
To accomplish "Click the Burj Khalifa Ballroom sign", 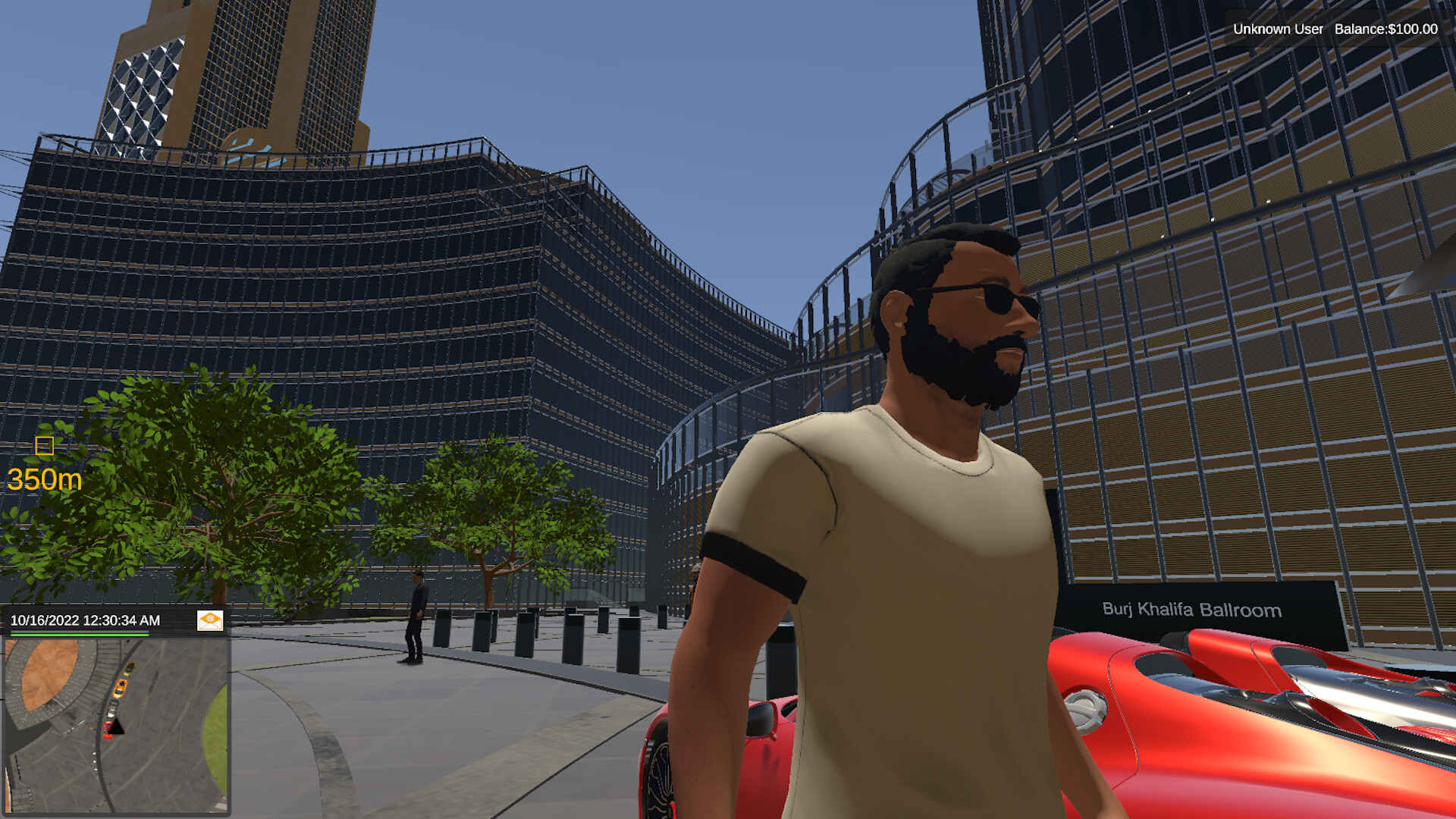I will tap(1191, 610).
